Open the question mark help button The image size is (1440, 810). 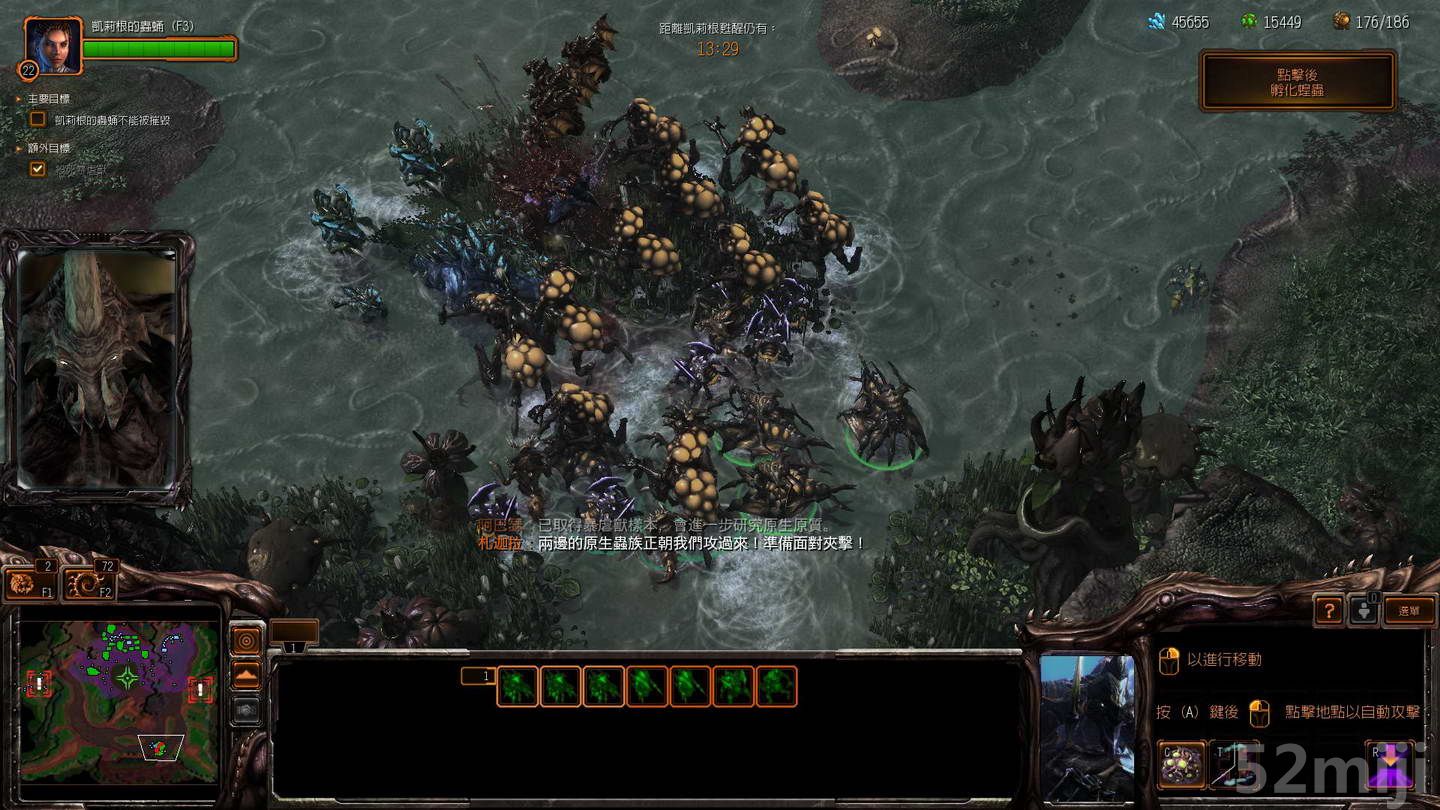(1328, 608)
